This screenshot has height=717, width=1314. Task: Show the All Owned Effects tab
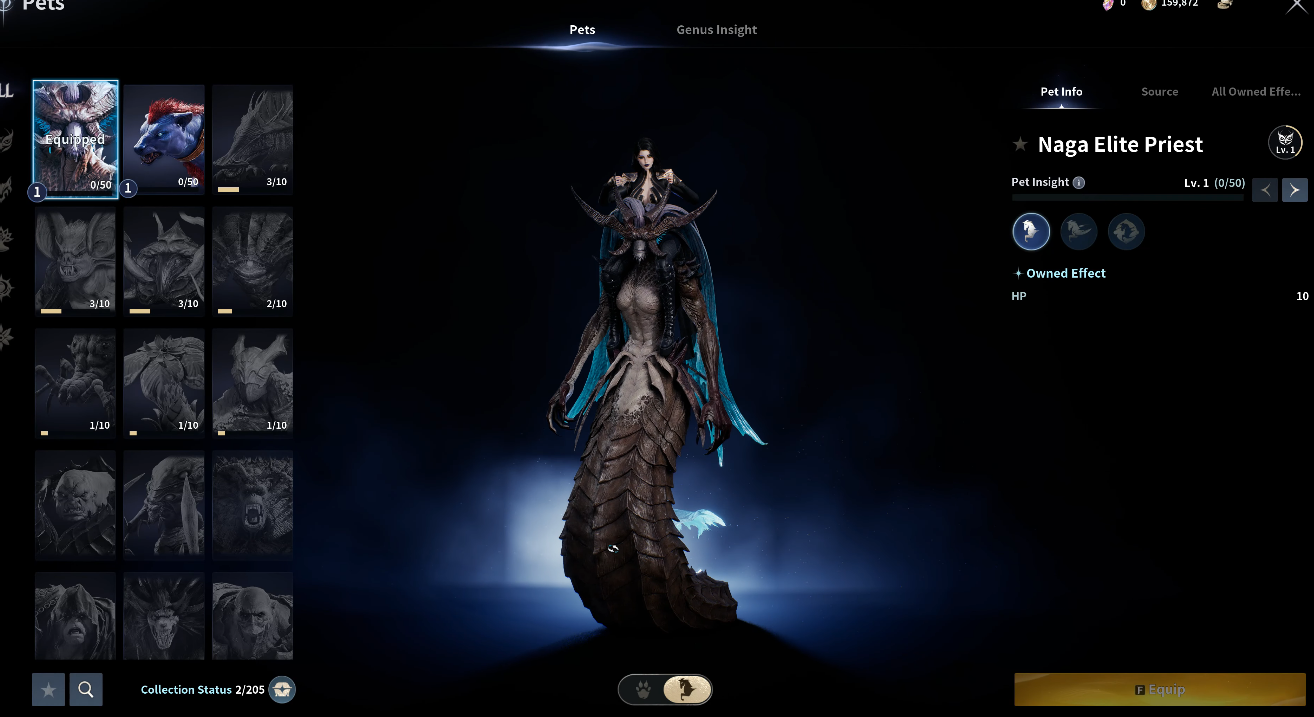click(x=1255, y=92)
